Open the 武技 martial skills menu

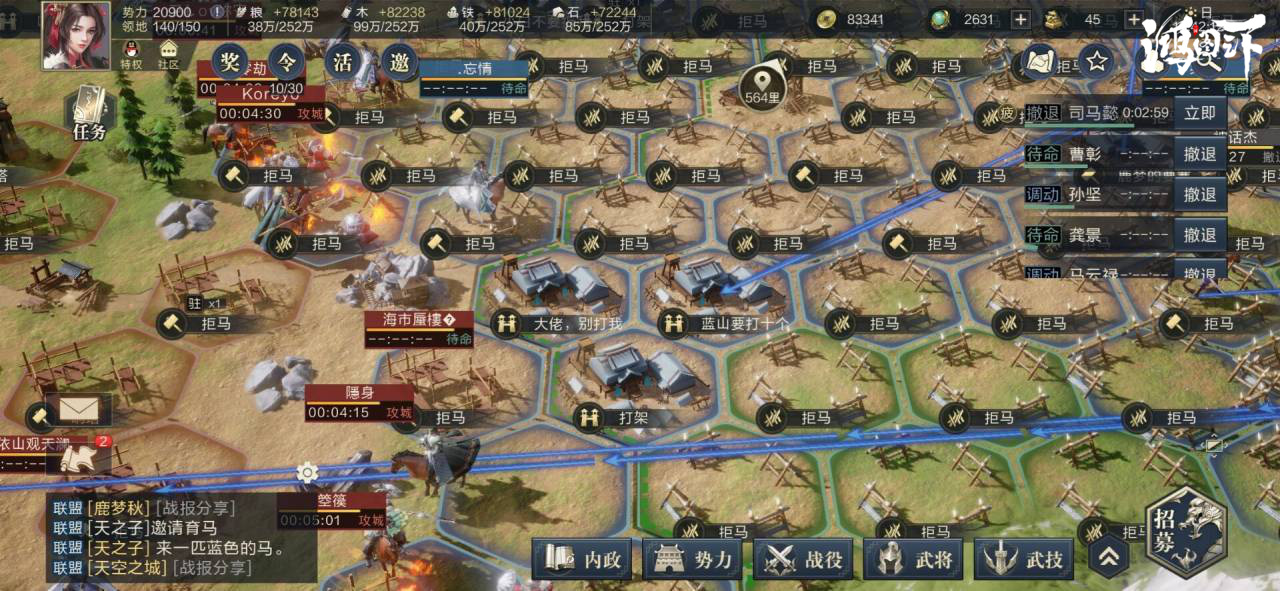[1023, 560]
